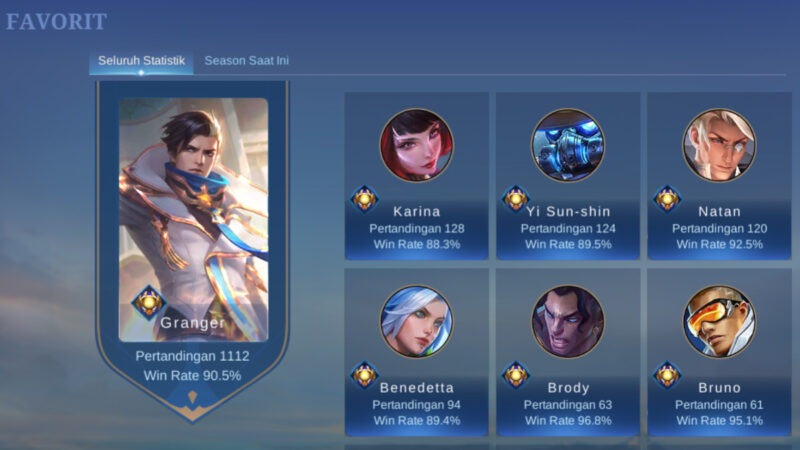Click the Bruno hero card
The image size is (800, 450).
pos(719,350)
